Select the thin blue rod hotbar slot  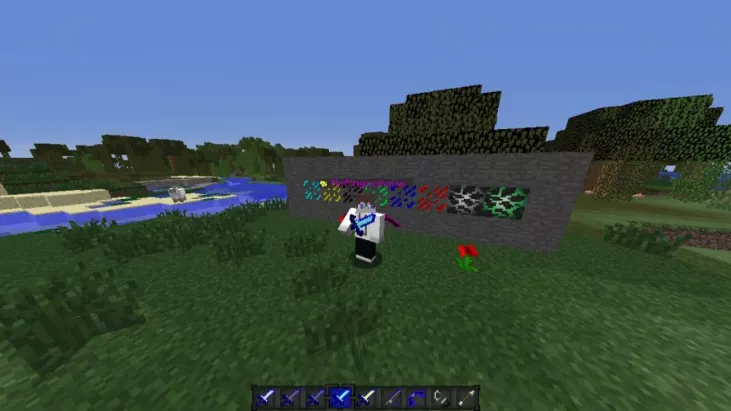click(x=391, y=397)
